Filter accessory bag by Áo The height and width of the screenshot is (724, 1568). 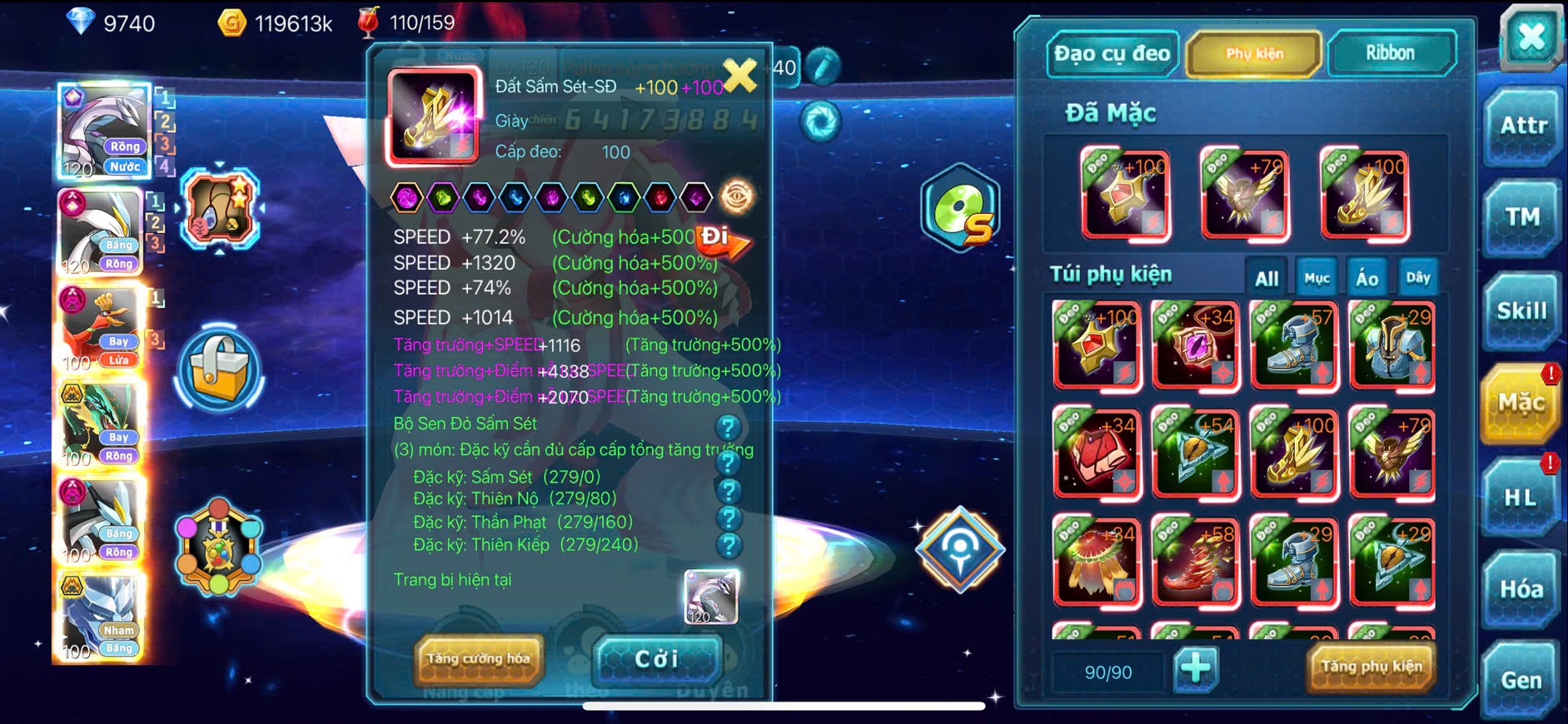[x=1366, y=279]
